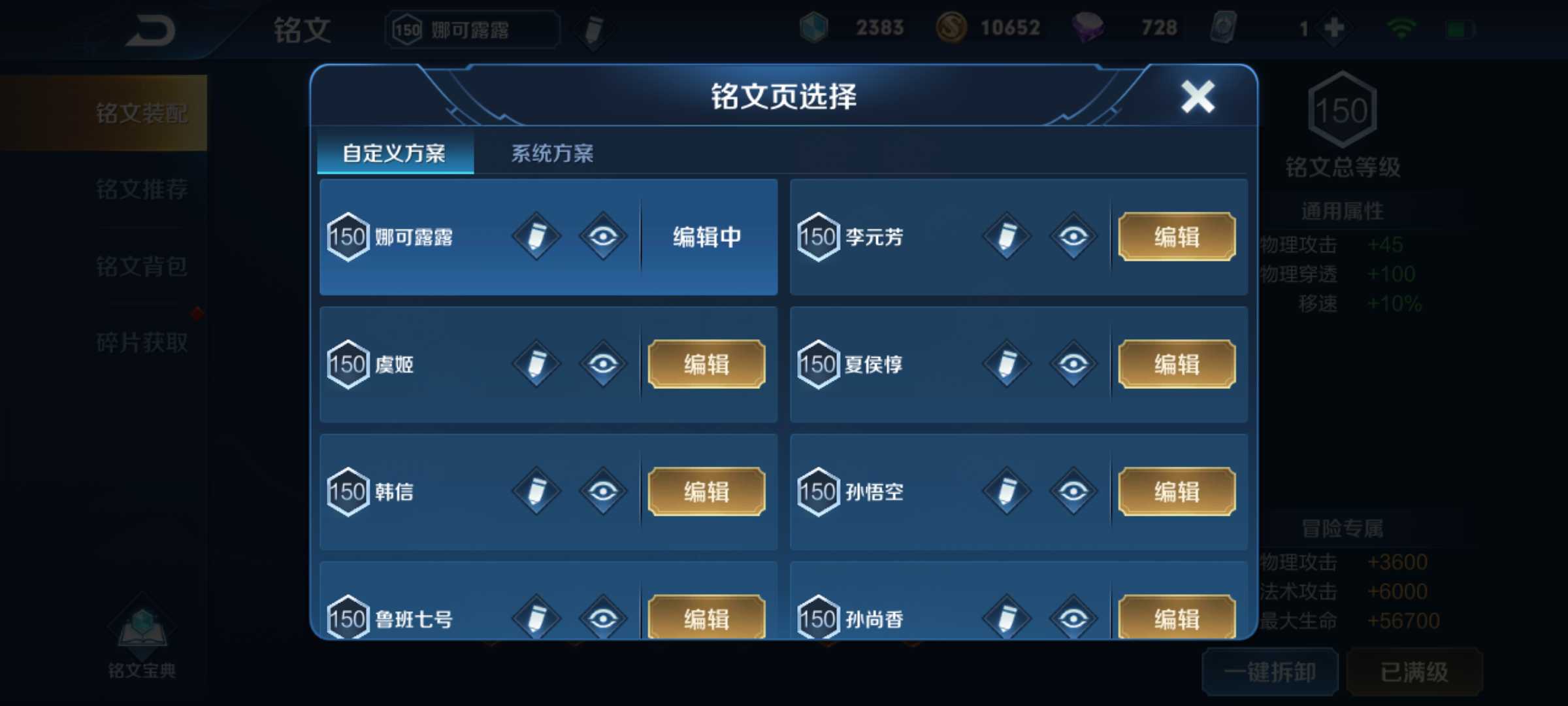1568x706 pixels.
Task: Click the pencil icon on 韩信 rune page
Action: point(536,491)
